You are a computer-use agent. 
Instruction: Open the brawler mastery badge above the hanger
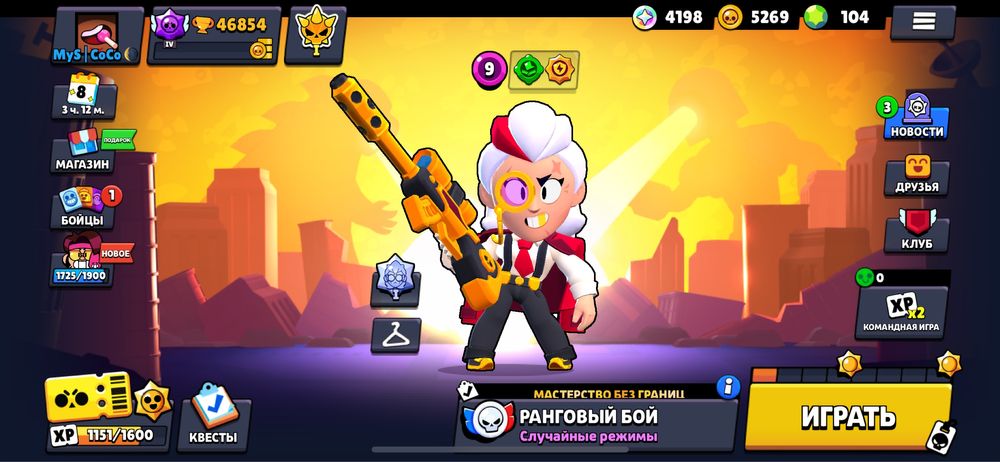coord(395,280)
